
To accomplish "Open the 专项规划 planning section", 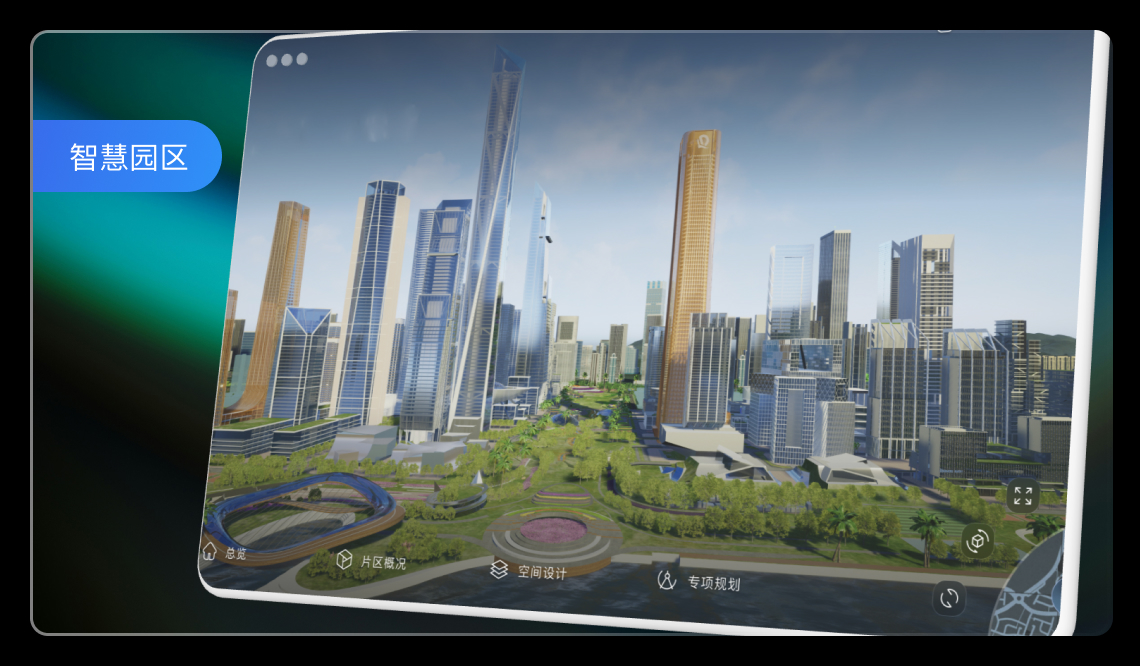I will click(699, 582).
